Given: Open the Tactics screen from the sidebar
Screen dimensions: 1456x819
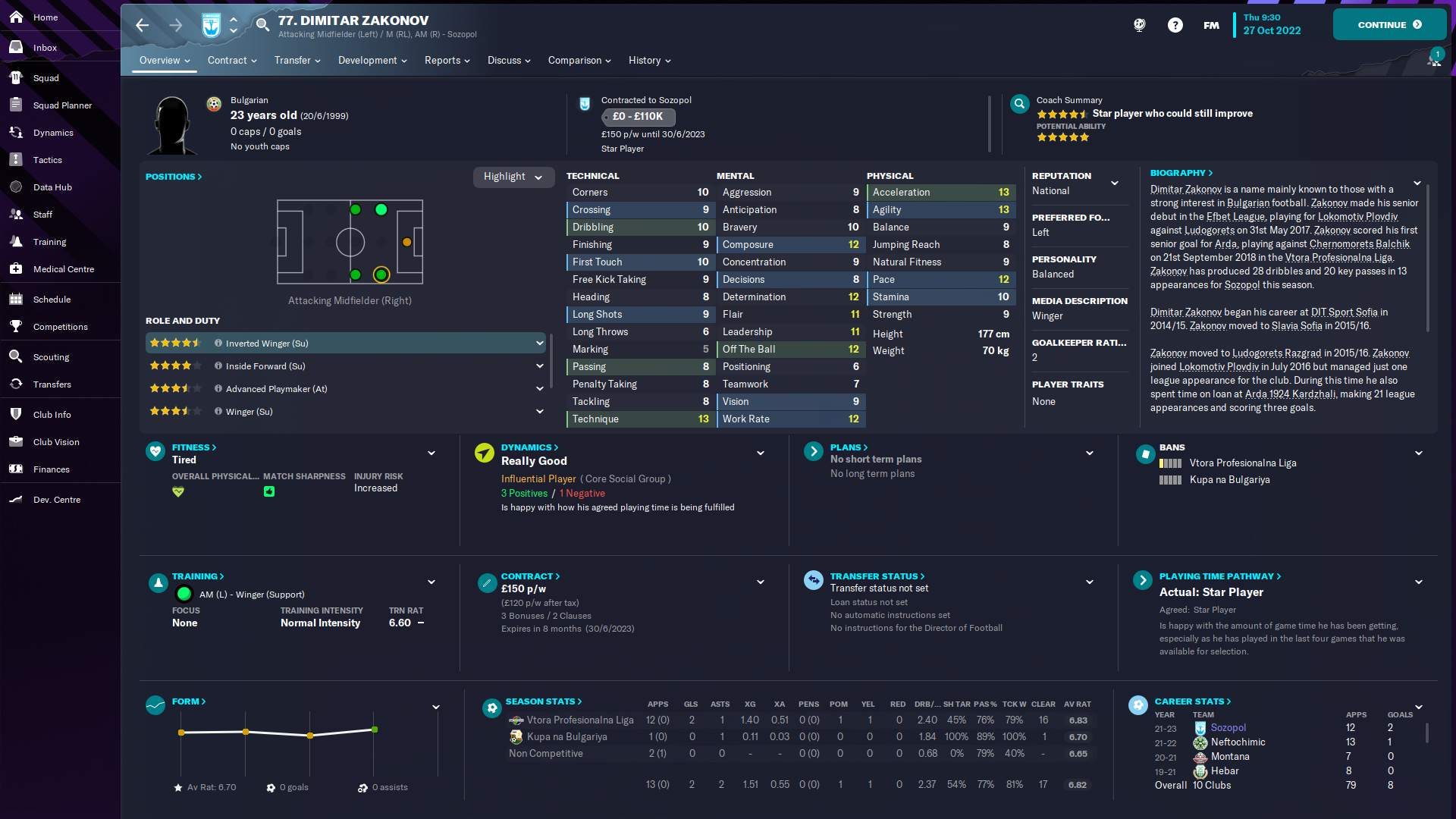Looking at the screenshot, I should click(x=48, y=160).
